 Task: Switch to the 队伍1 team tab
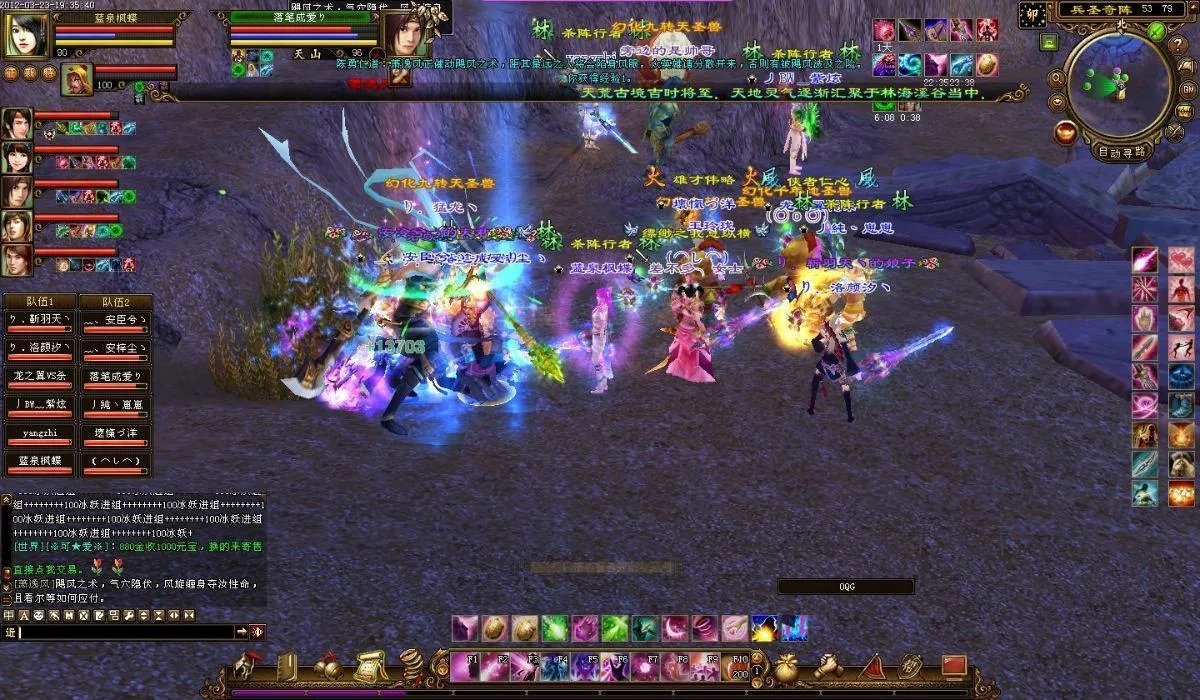click(x=39, y=301)
